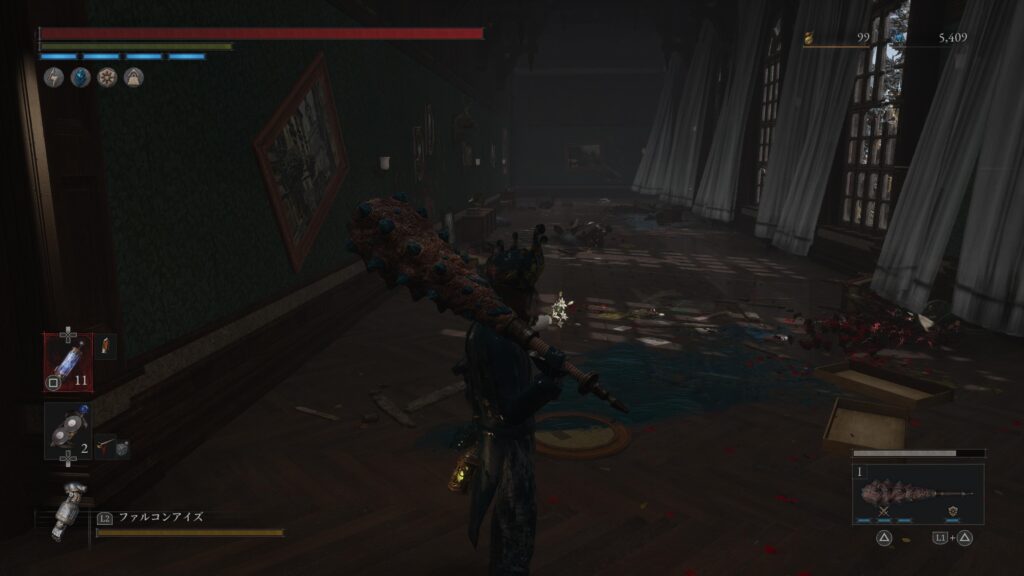Image resolution: width=1024 pixels, height=576 pixels.
Task: Activate the Falcon Eyes Legion Arm icon
Action: point(69,508)
